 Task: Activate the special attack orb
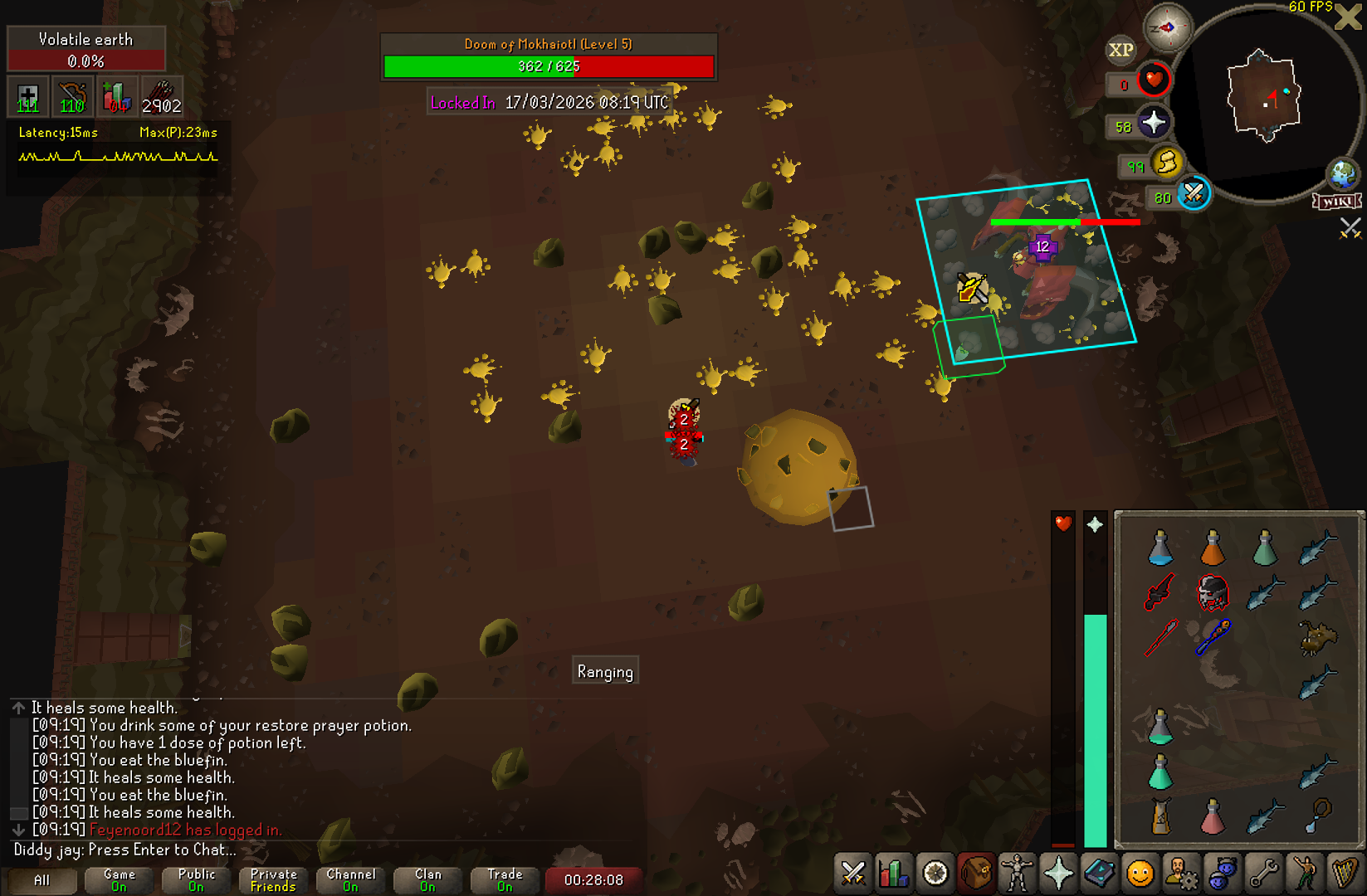point(1194,194)
